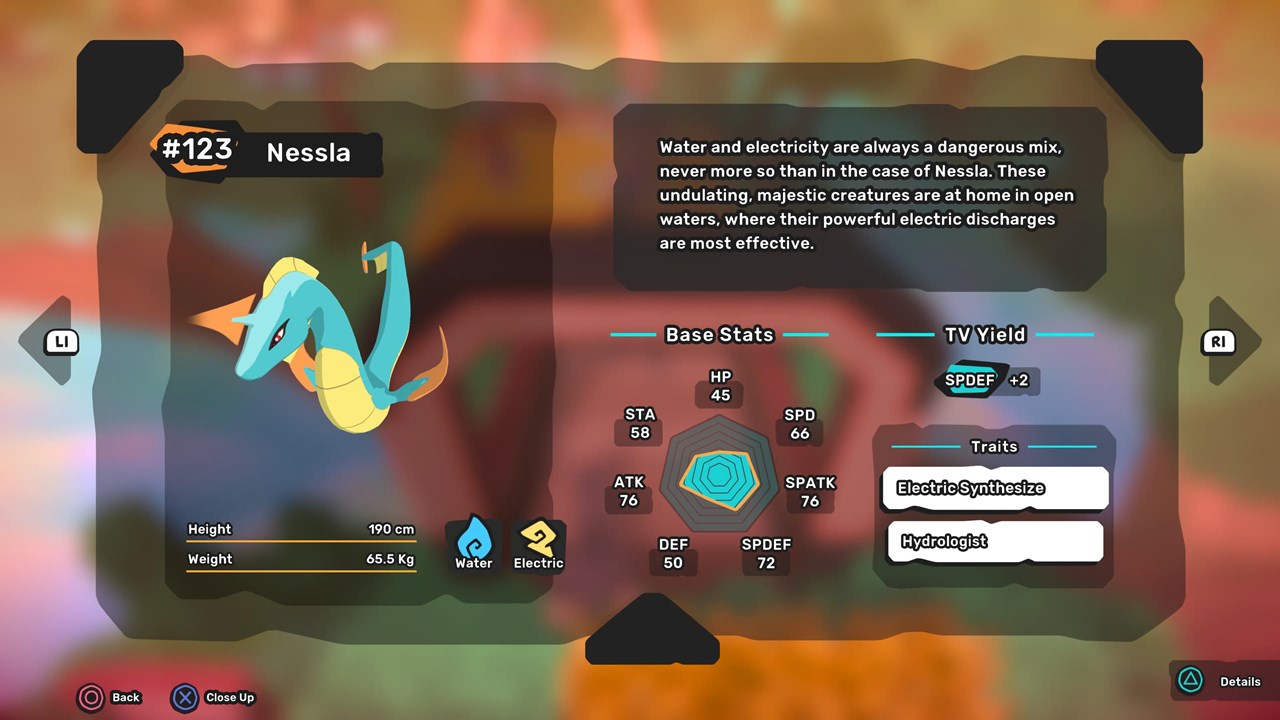Select the Hydrologist trait

point(995,542)
